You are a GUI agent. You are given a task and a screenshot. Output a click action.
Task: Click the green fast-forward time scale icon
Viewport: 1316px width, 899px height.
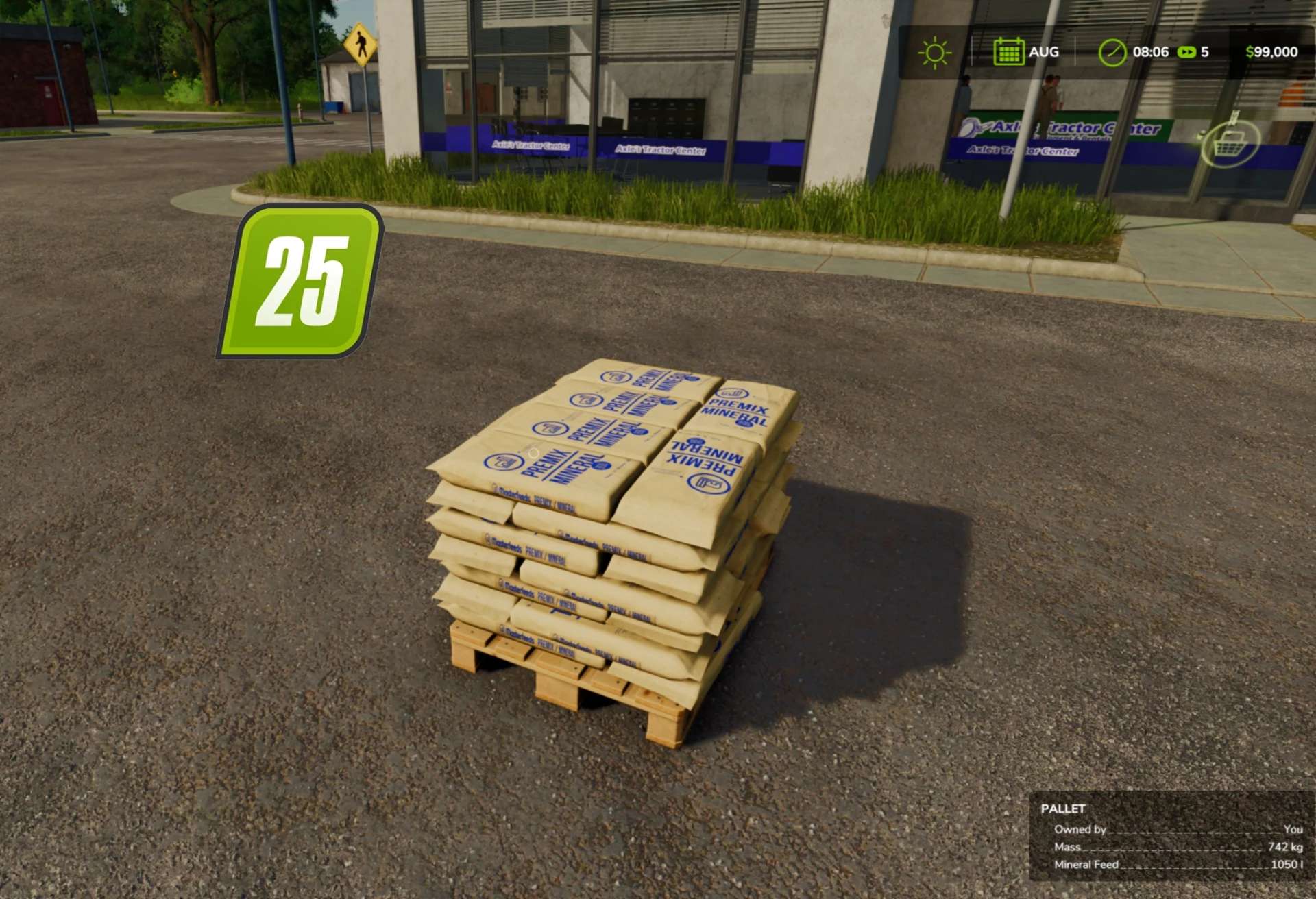click(x=1186, y=52)
